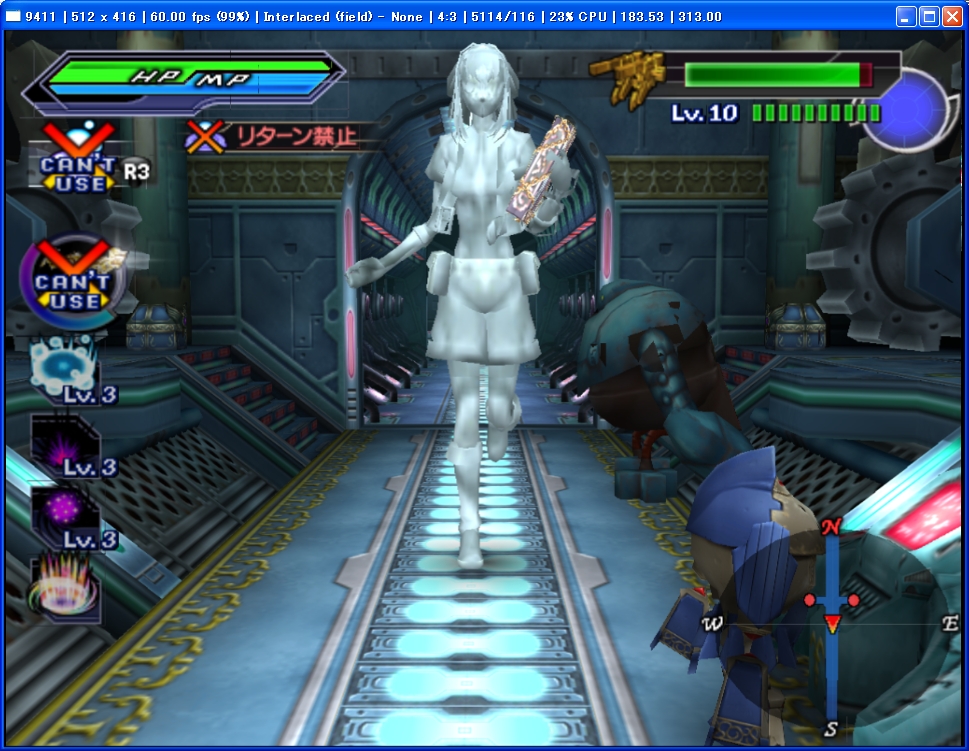Image resolution: width=969 pixels, height=751 pixels.
Task: Open the compass minimap
Action: tap(831, 622)
